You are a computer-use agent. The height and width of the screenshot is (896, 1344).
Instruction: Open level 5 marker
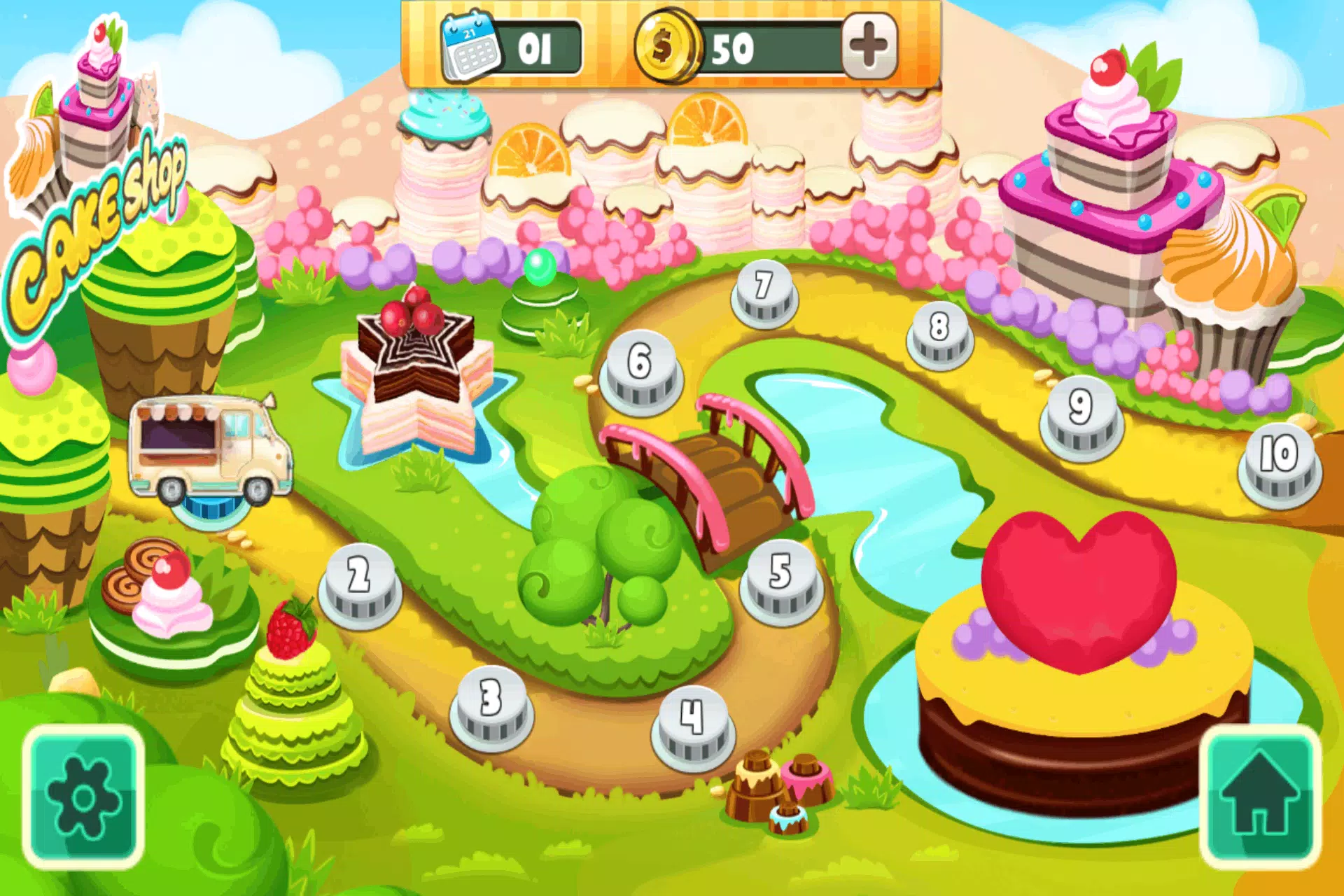[x=781, y=582]
